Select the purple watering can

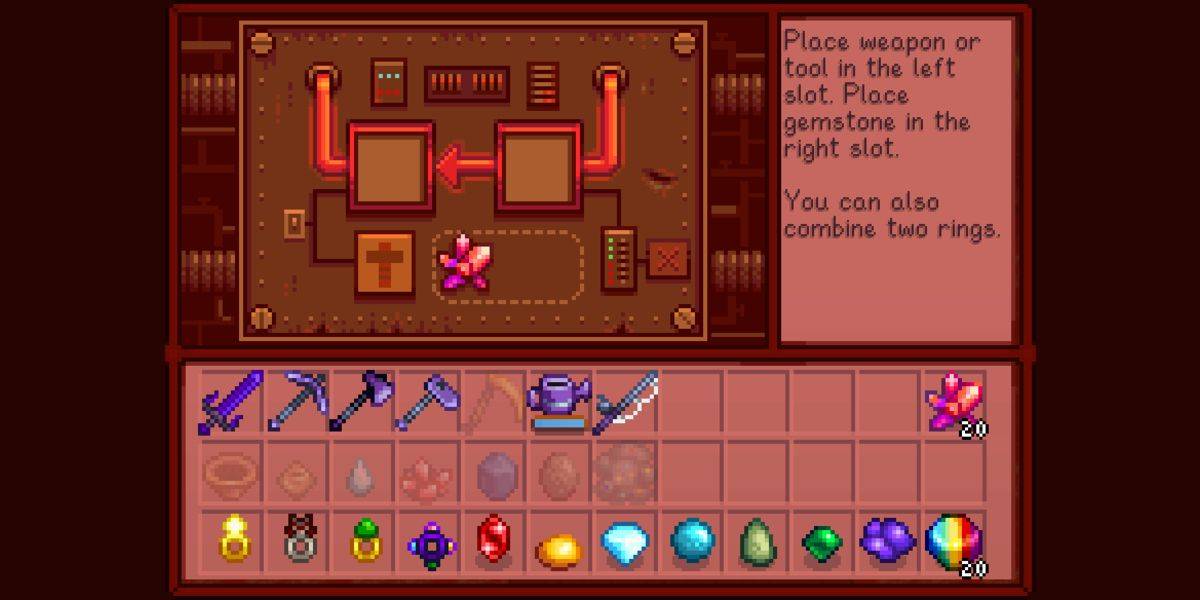click(560, 402)
